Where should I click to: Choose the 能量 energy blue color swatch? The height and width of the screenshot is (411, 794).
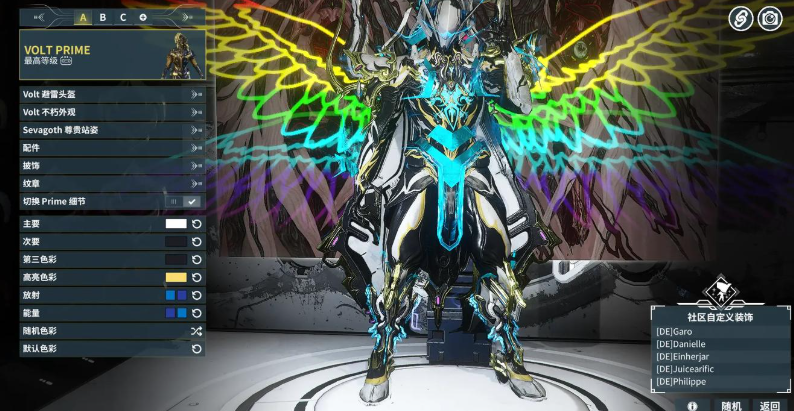coord(176,313)
